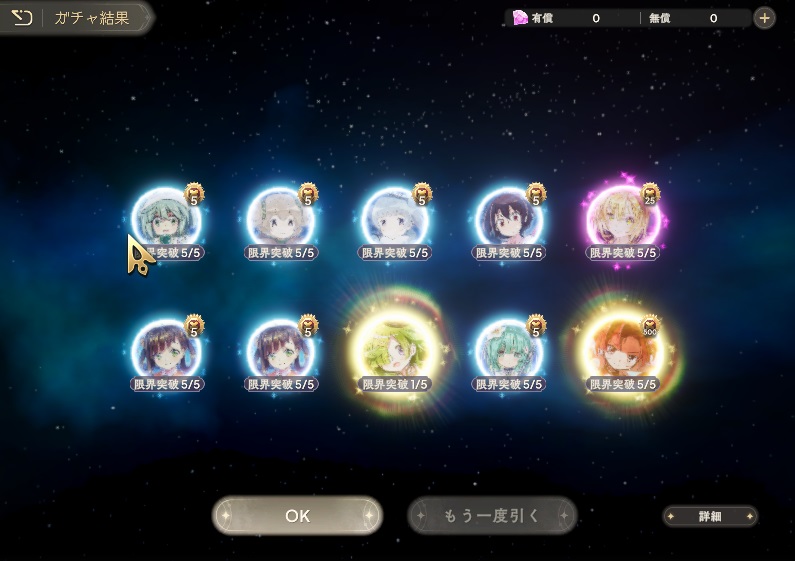This screenshot has height=561, width=795.
Task: Choose the character showing 限界突破 1/5
Action: click(x=394, y=350)
